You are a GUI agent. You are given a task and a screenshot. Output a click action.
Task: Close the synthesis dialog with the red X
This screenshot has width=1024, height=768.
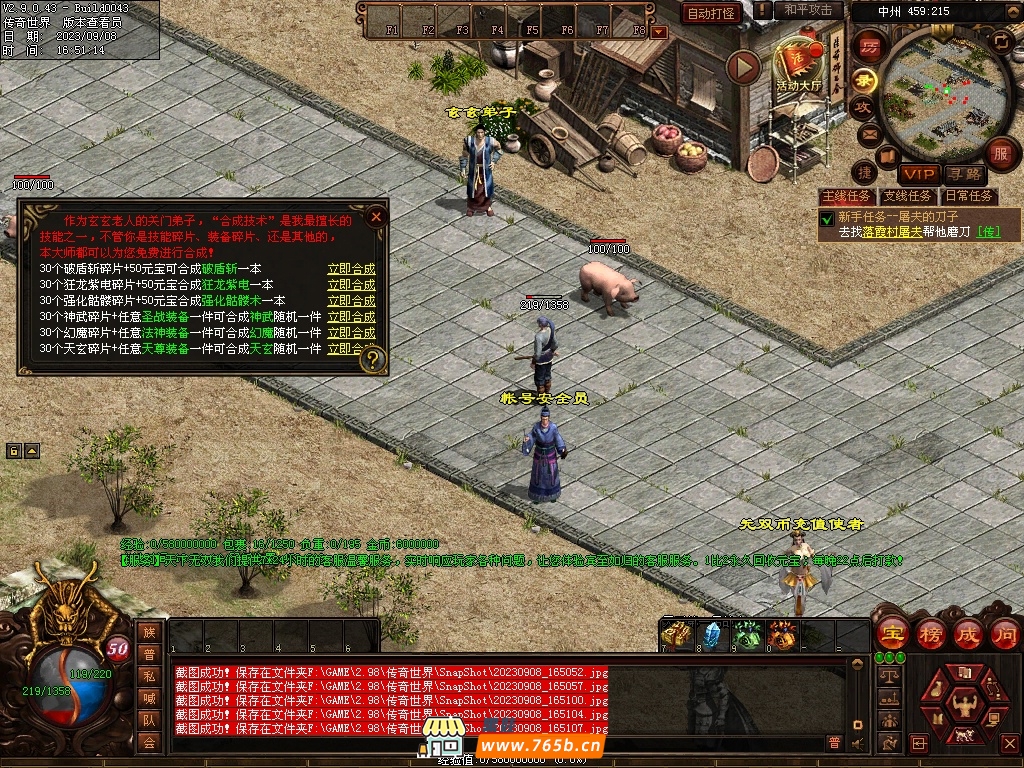(375, 216)
